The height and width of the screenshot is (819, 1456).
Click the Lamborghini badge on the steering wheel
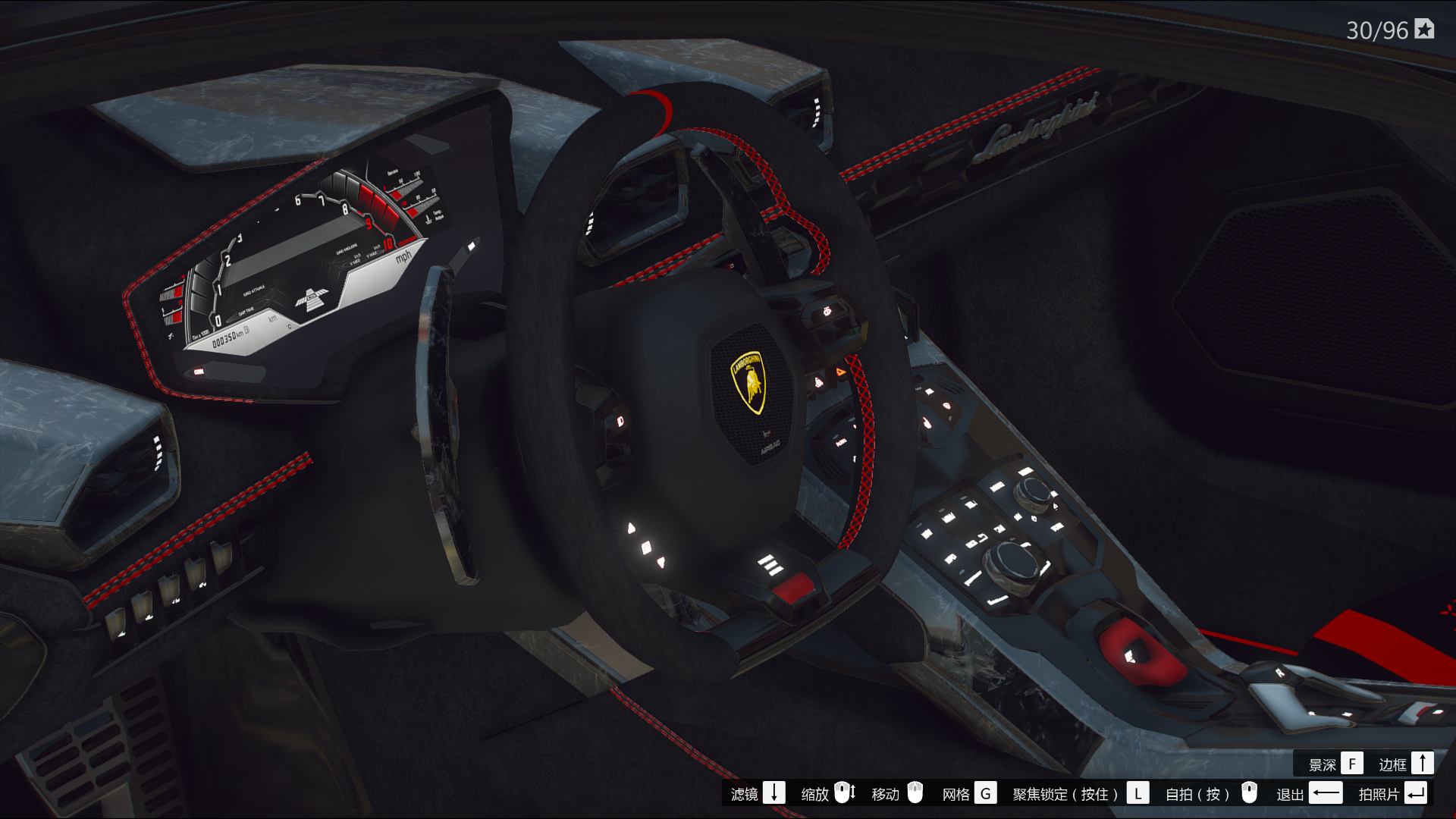pos(751,383)
